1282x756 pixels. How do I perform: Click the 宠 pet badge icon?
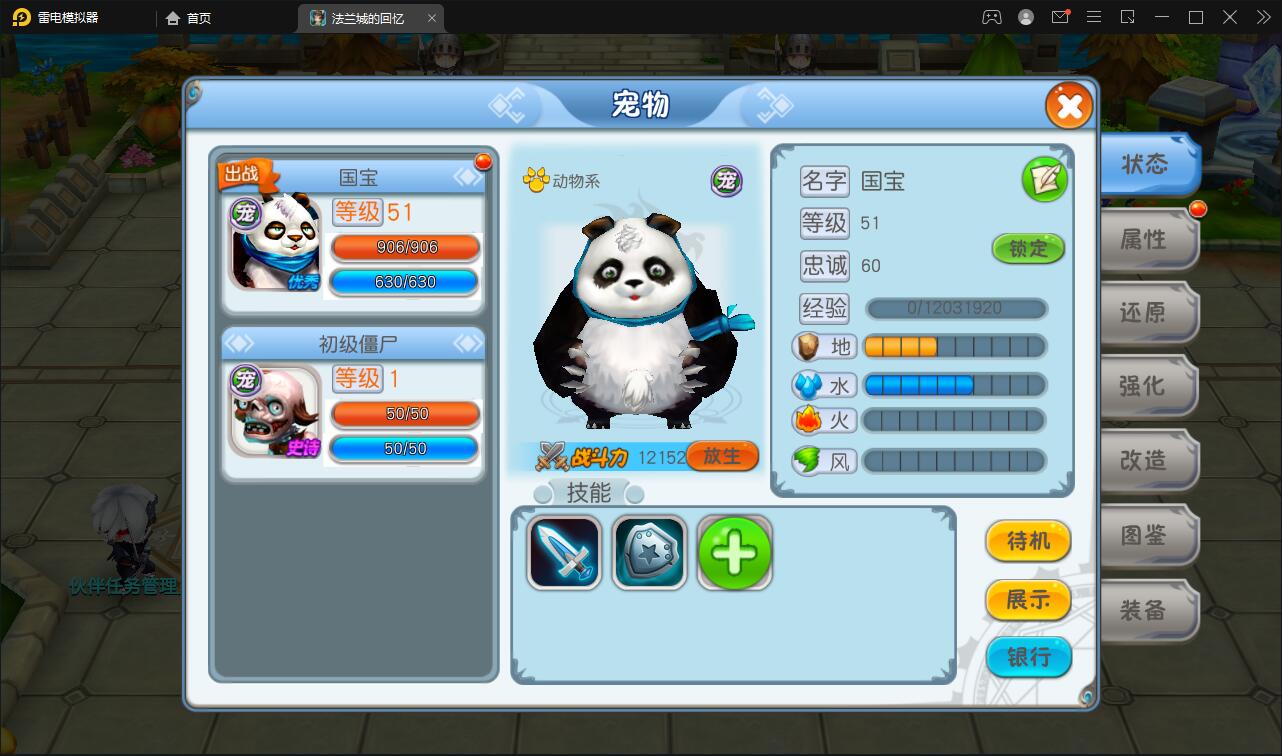pos(726,181)
